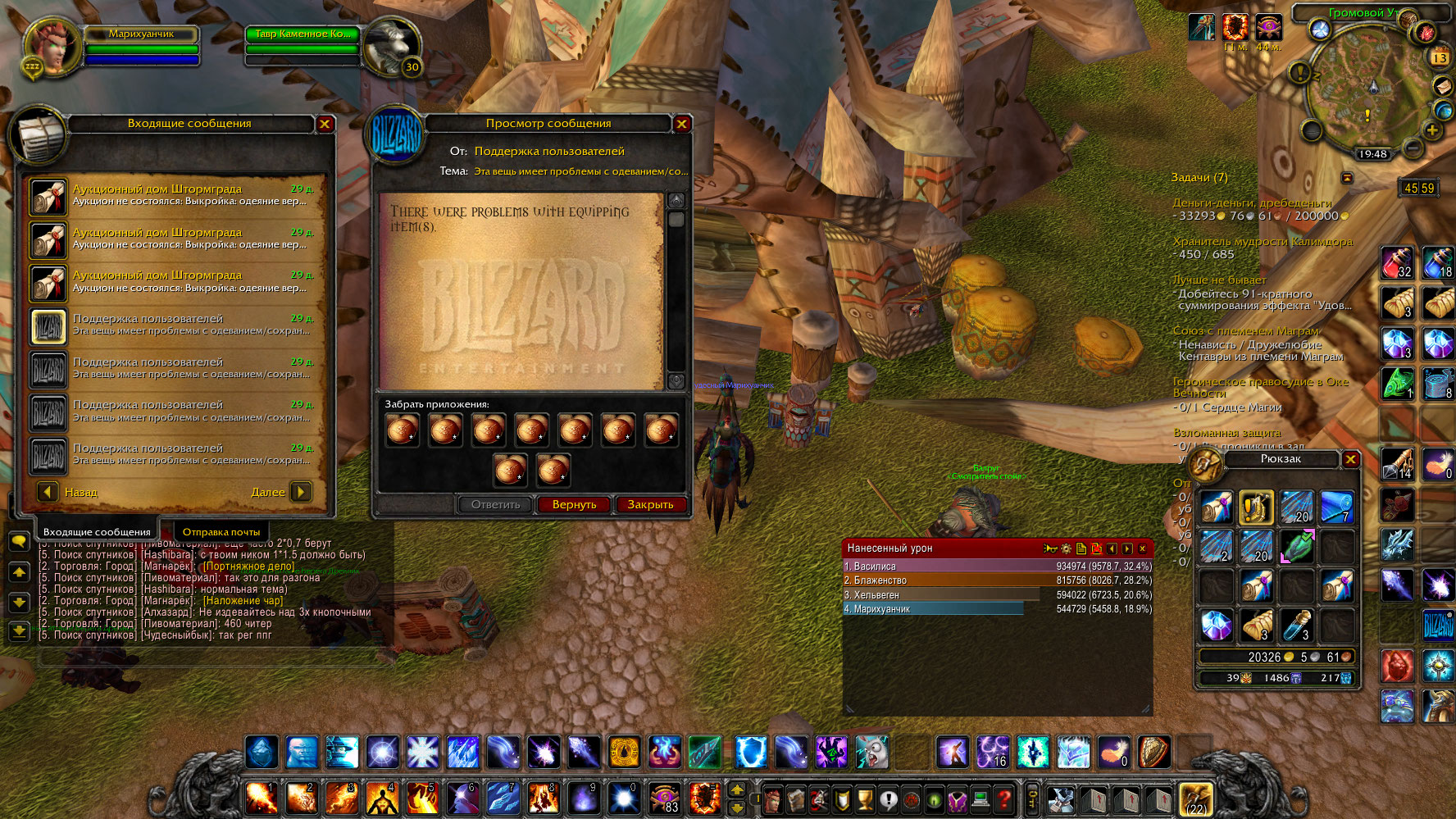Open the red question mark help button
Screen dimensions: 1456x819
(x=1003, y=799)
